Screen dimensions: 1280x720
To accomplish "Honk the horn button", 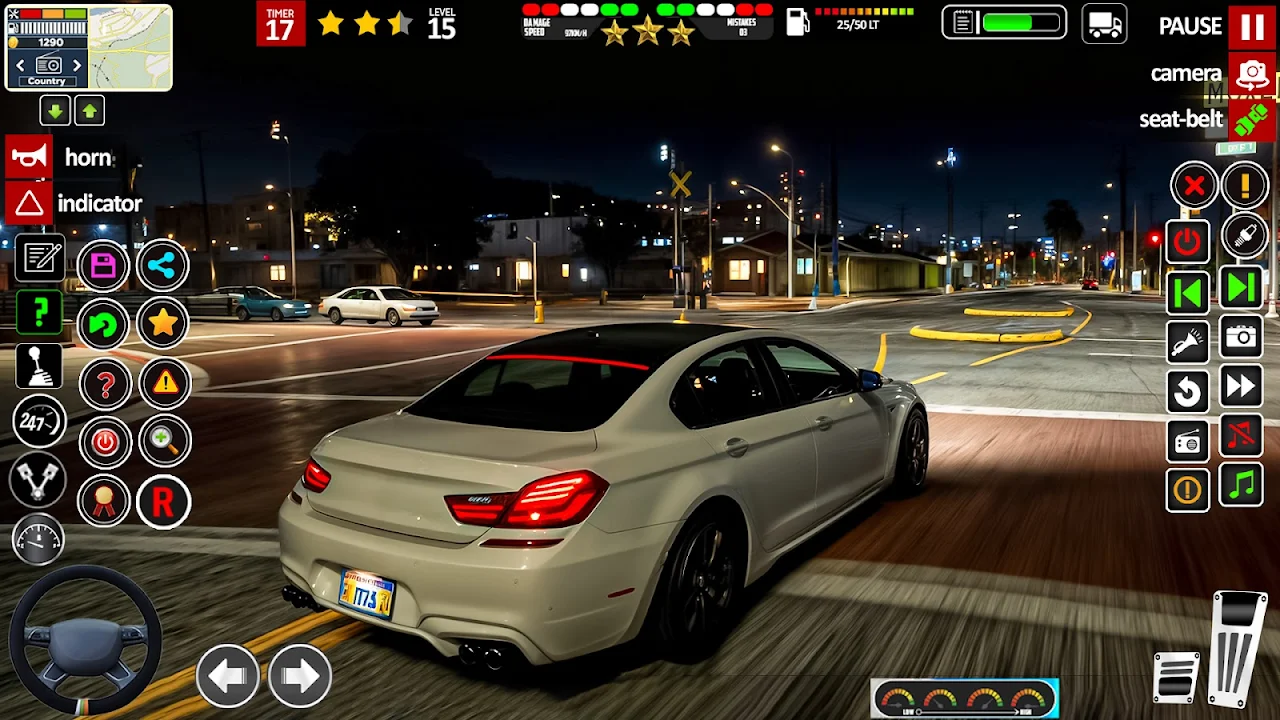I will (29, 157).
